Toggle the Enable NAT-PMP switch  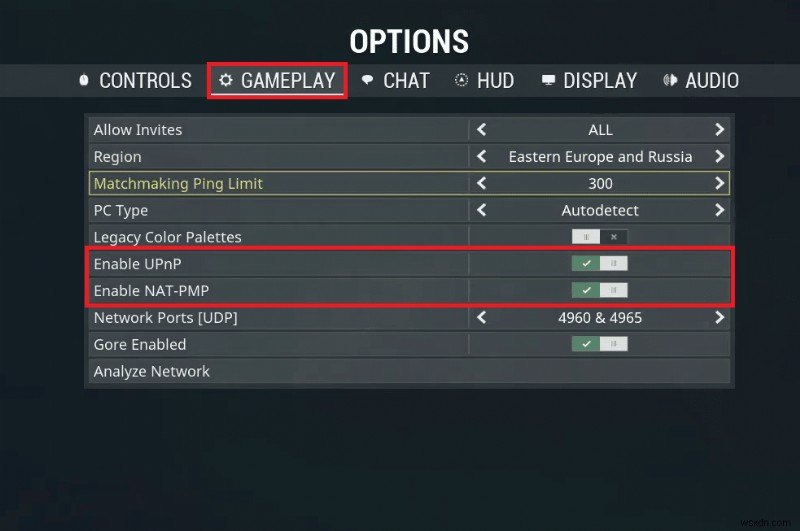[x=600, y=291]
